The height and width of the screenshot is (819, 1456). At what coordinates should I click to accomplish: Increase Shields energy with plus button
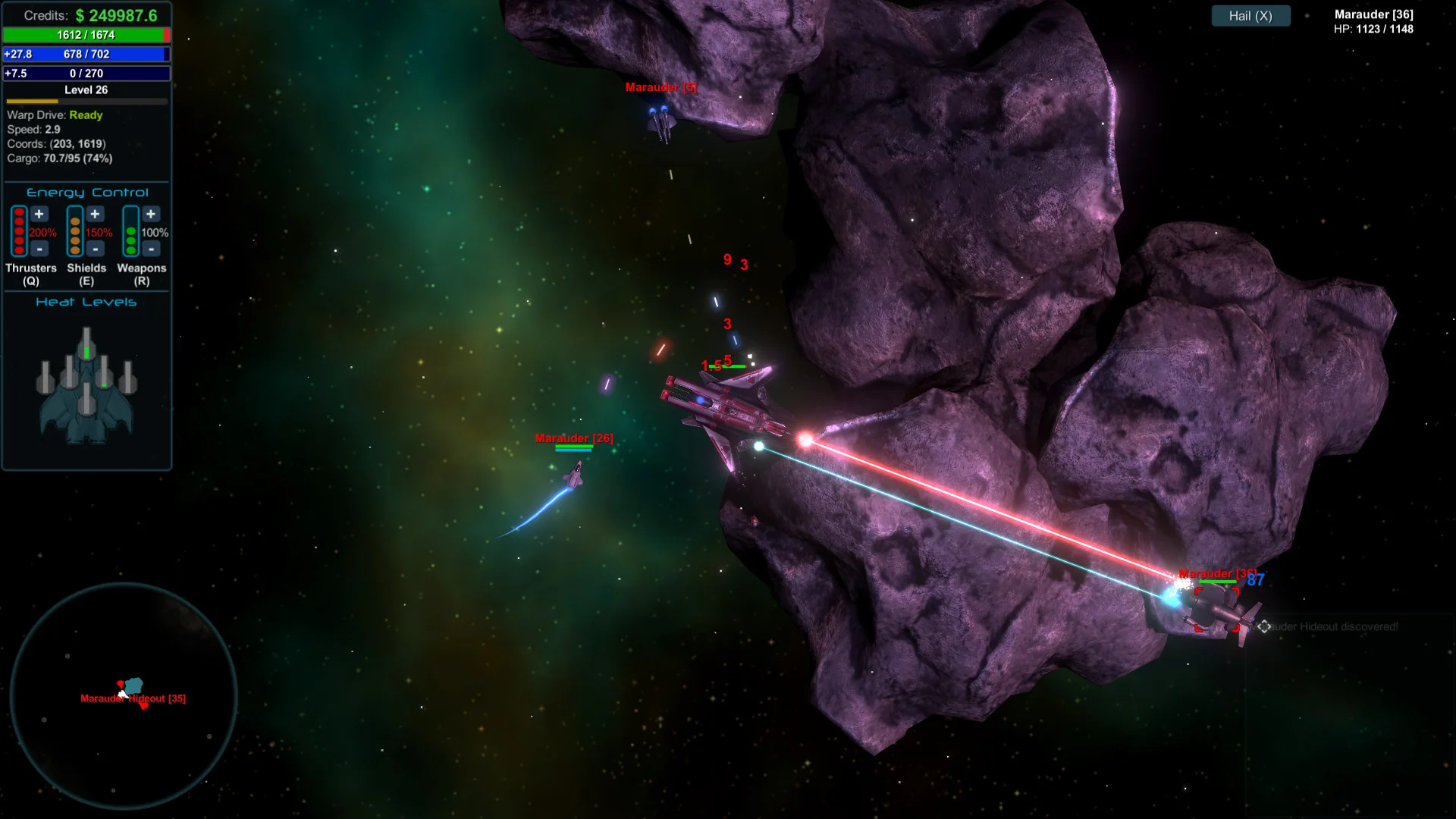pos(95,215)
